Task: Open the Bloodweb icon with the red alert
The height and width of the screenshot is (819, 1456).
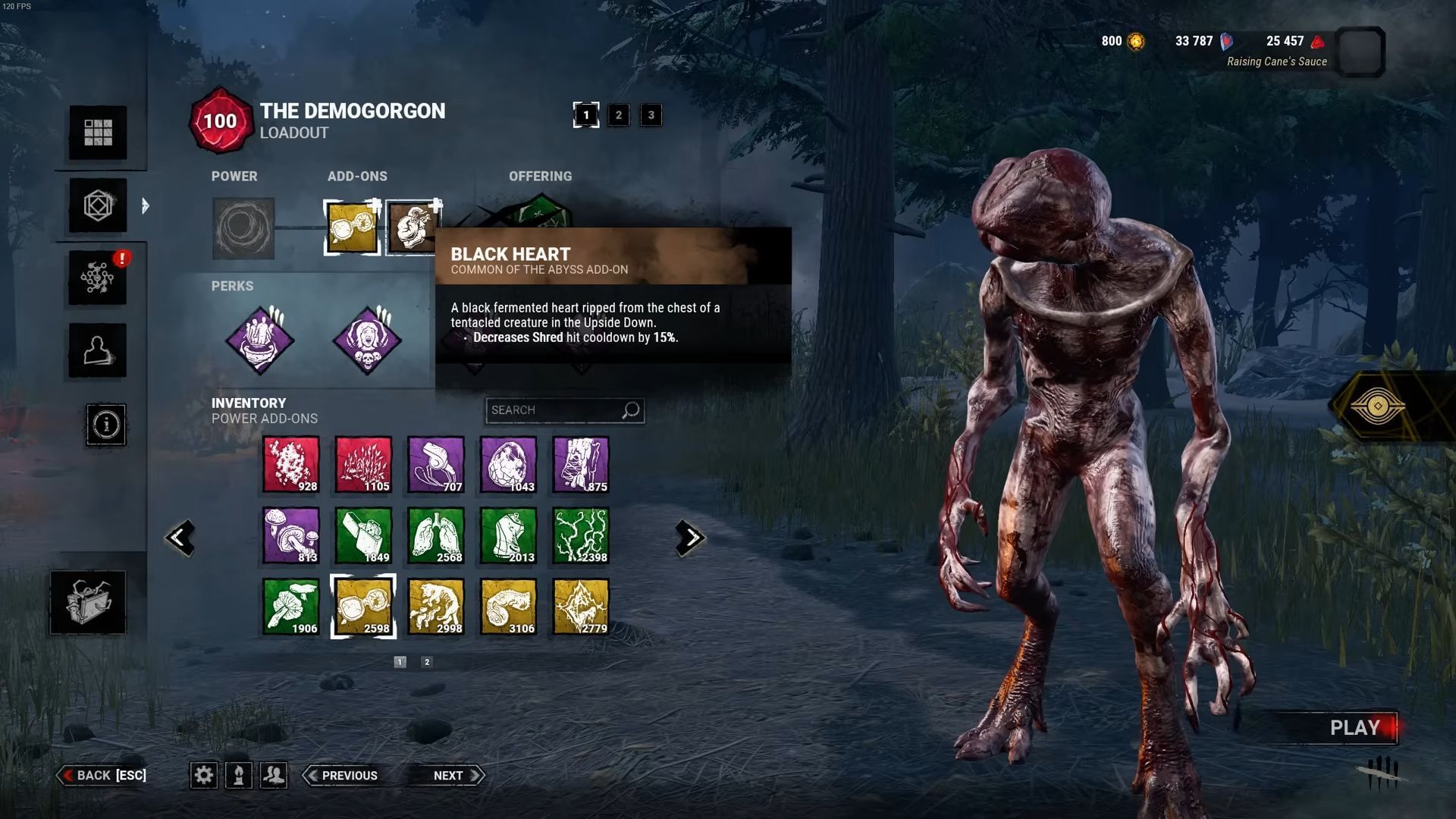Action: coord(97,278)
